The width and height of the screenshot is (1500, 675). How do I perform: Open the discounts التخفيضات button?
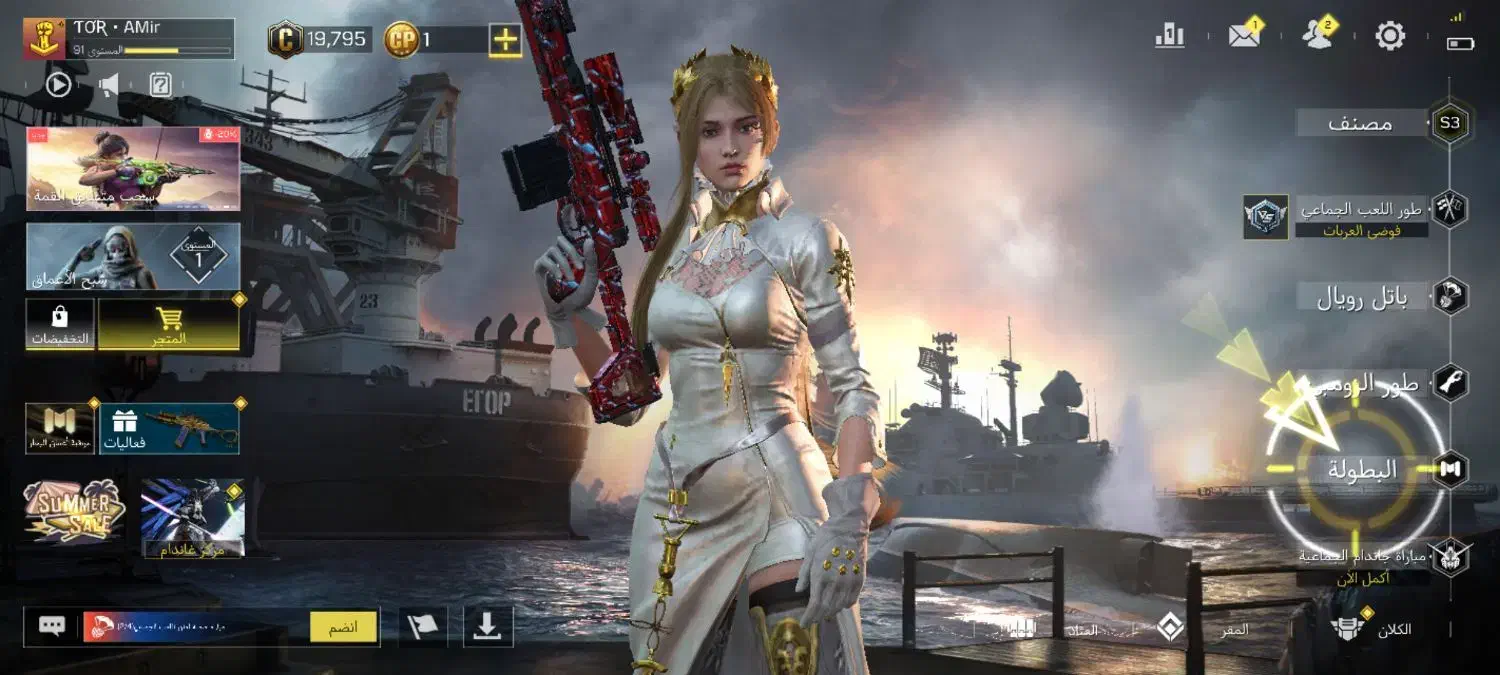pos(60,326)
